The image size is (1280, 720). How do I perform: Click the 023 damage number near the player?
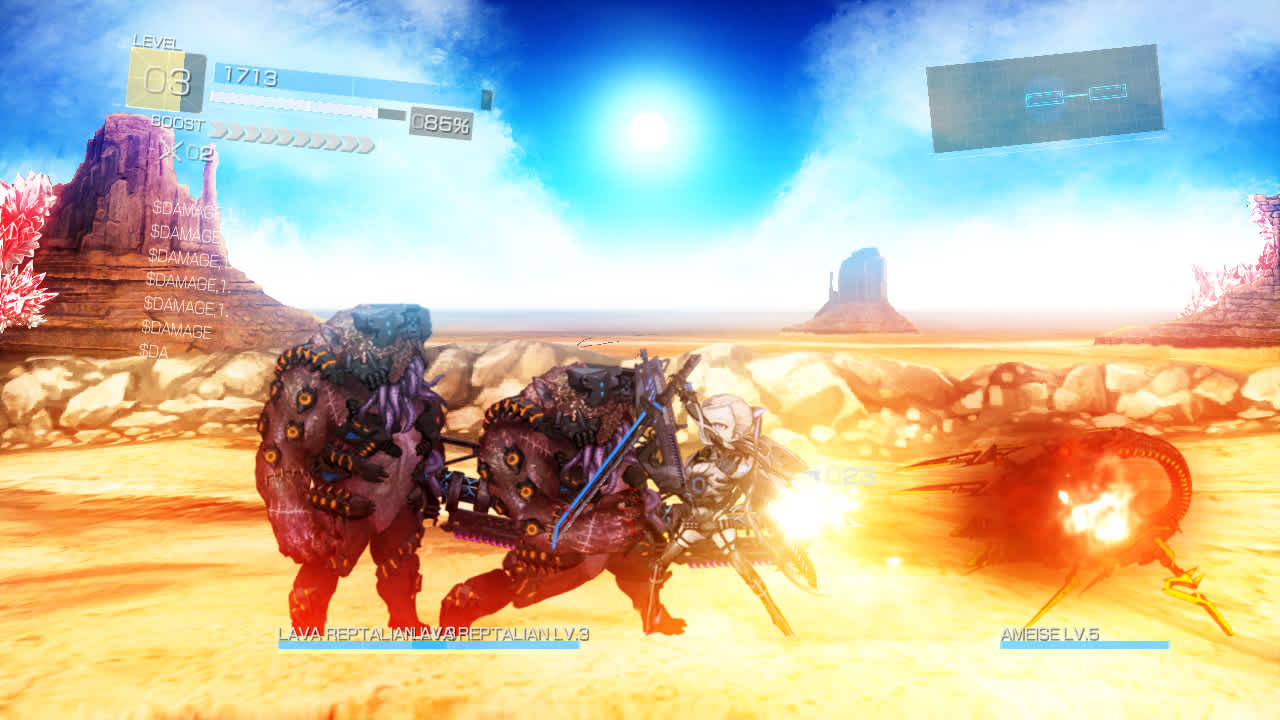click(850, 475)
